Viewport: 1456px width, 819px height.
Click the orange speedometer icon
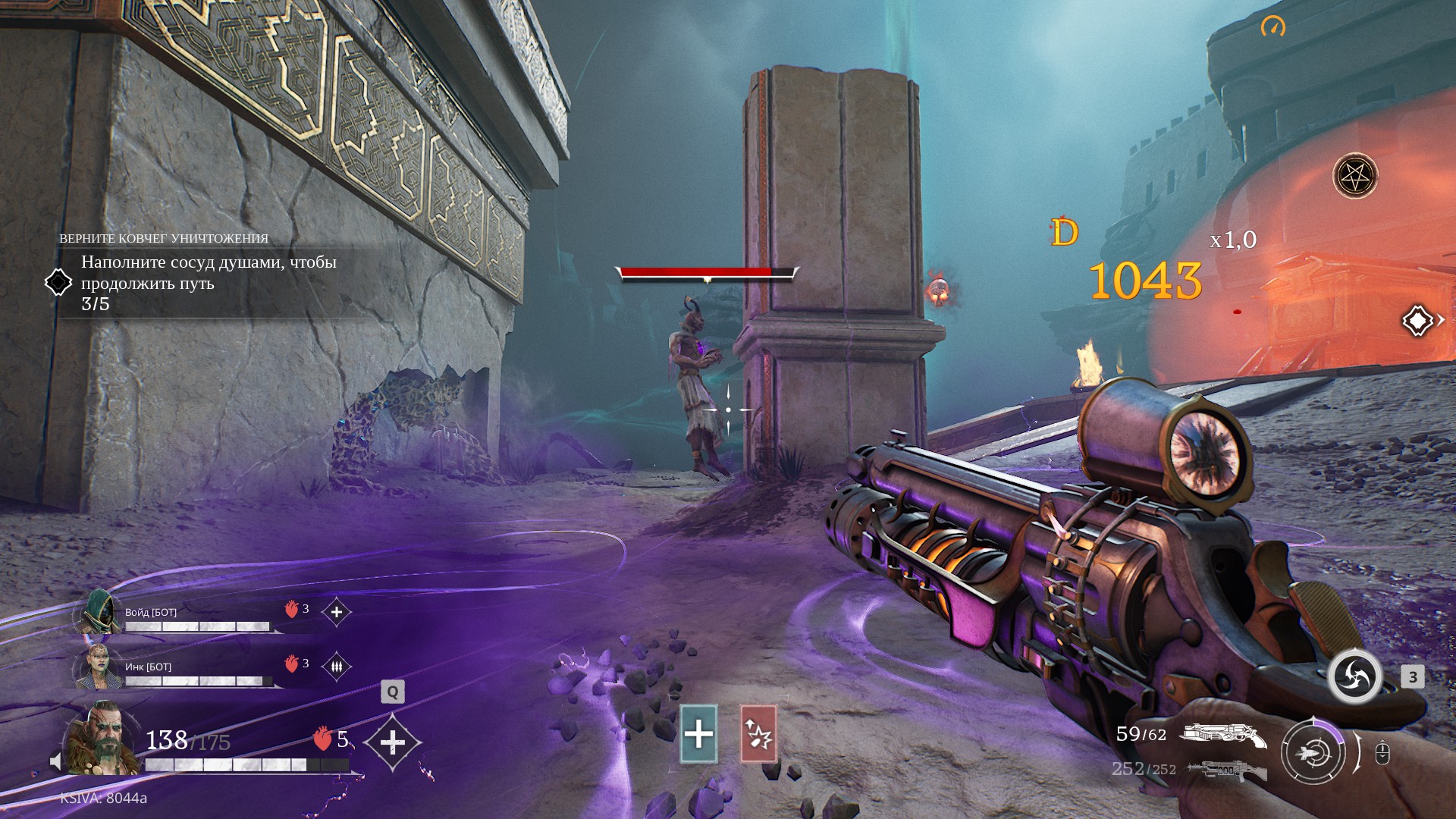[x=1273, y=27]
